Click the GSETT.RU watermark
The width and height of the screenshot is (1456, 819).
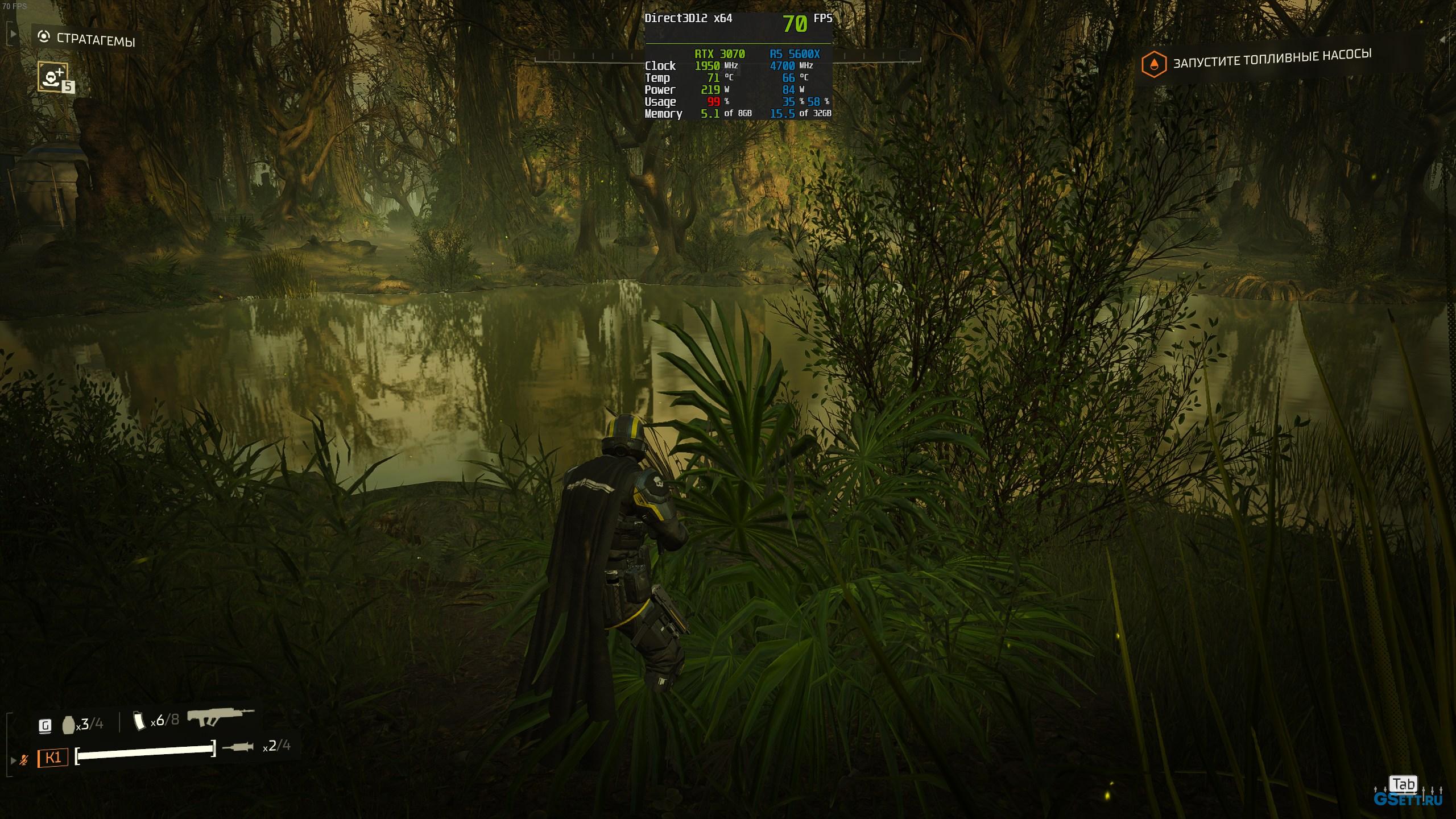[1408, 799]
